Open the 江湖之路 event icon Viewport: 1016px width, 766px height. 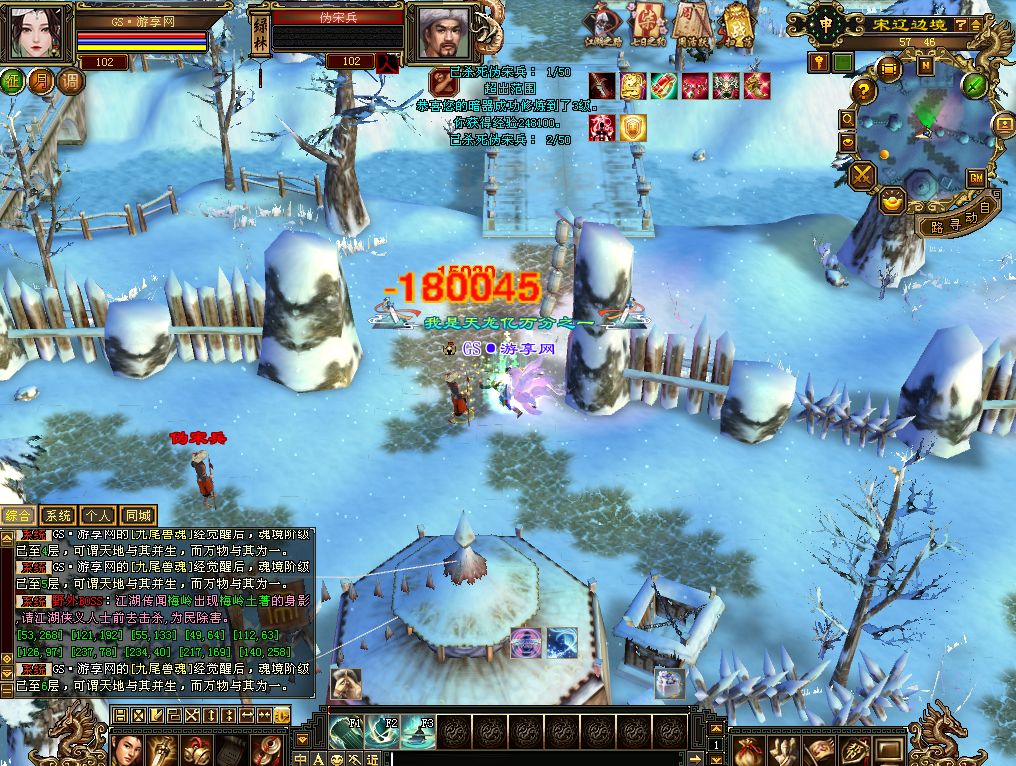point(603,23)
